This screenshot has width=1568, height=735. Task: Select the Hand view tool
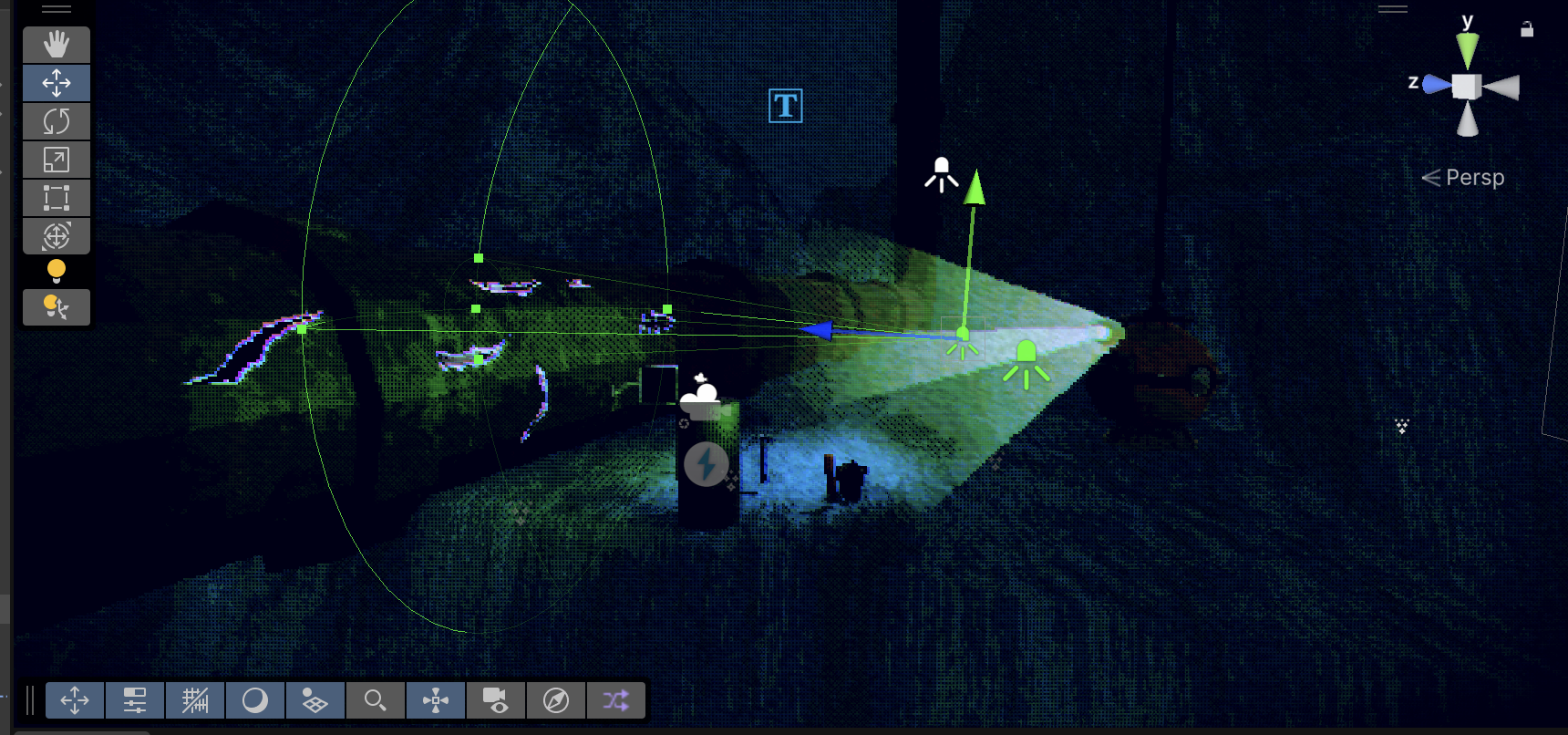(56, 45)
